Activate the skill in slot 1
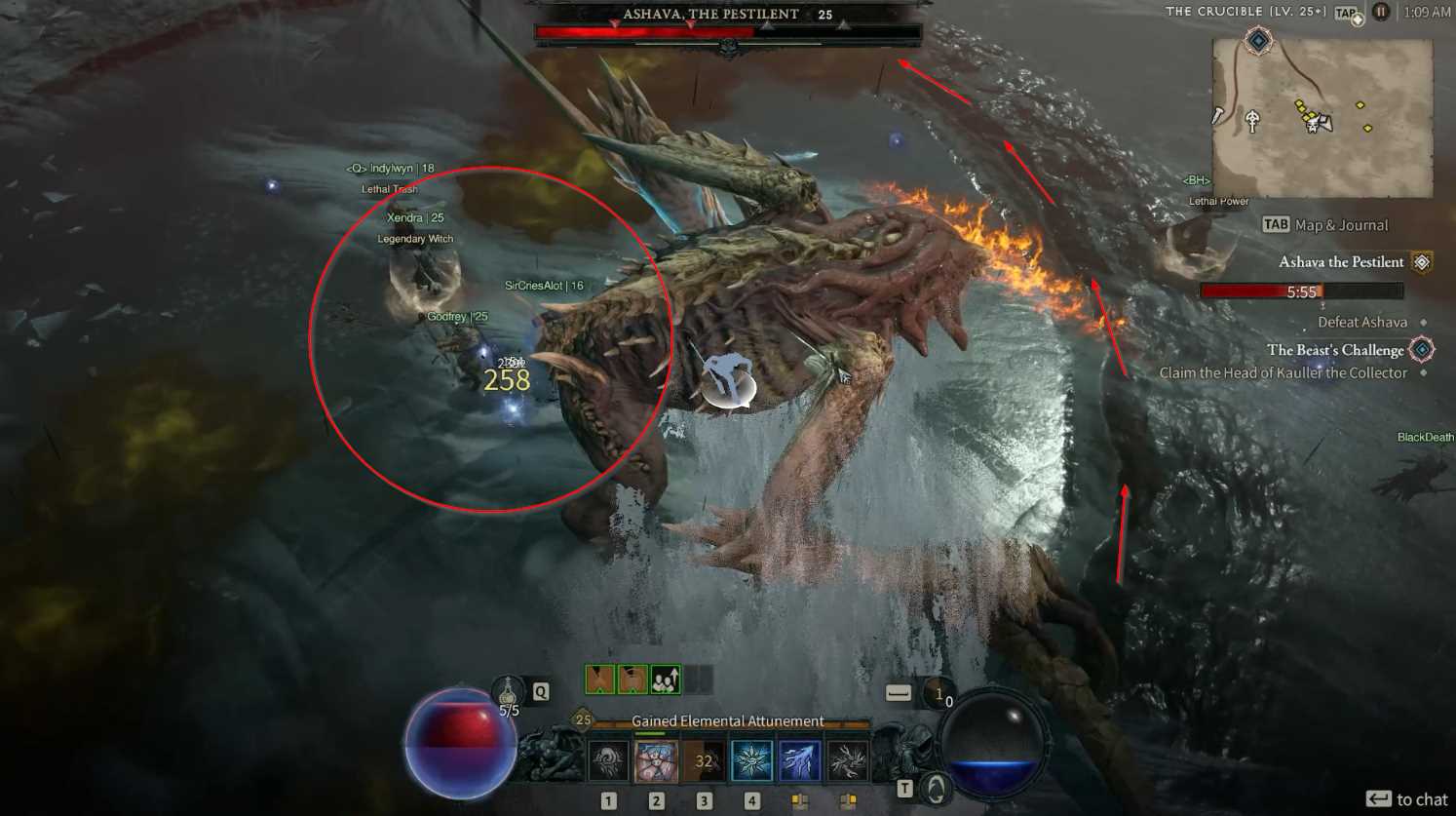 coord(606,759)
